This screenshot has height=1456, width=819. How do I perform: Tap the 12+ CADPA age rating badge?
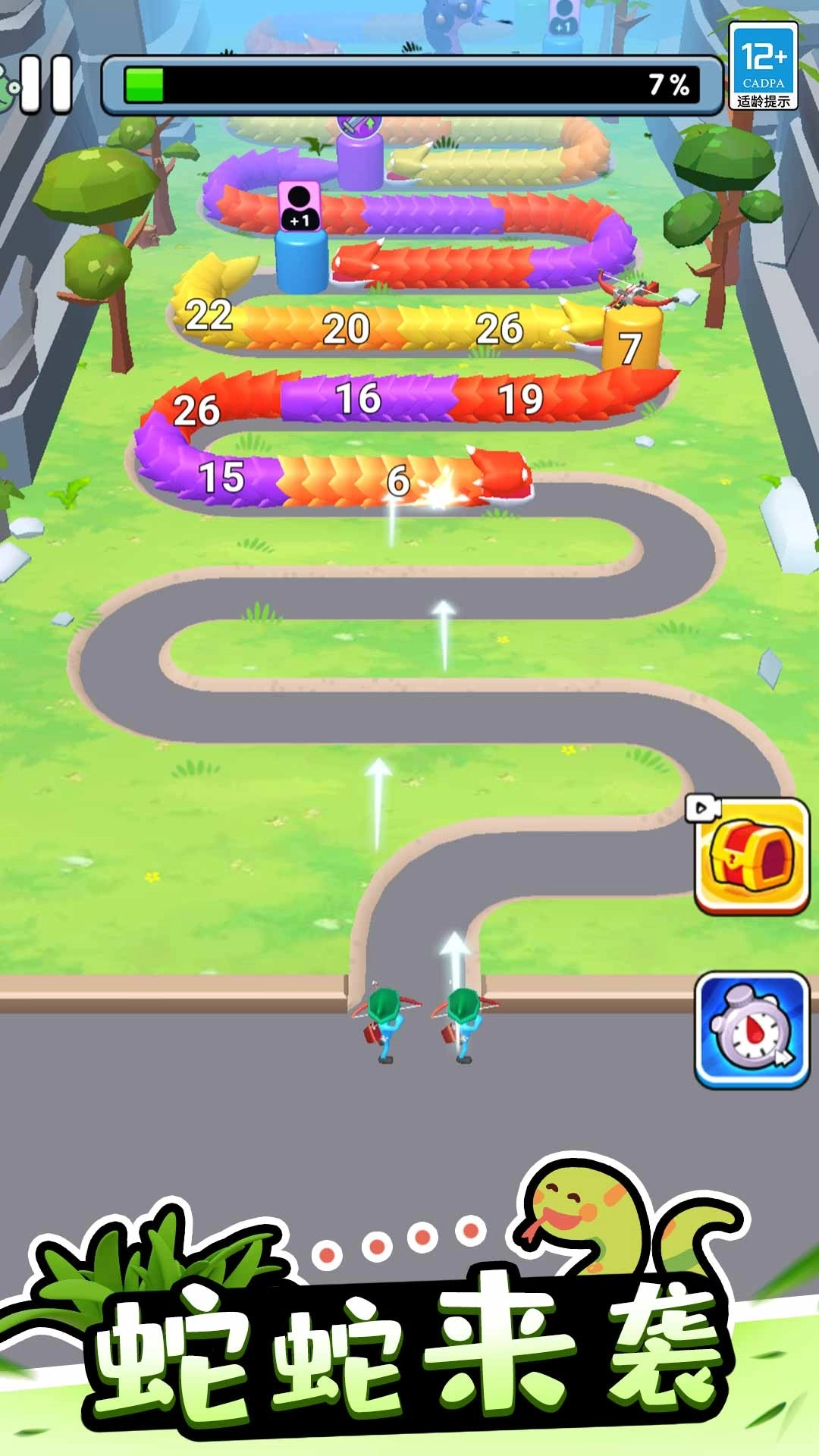pos(763,67)
